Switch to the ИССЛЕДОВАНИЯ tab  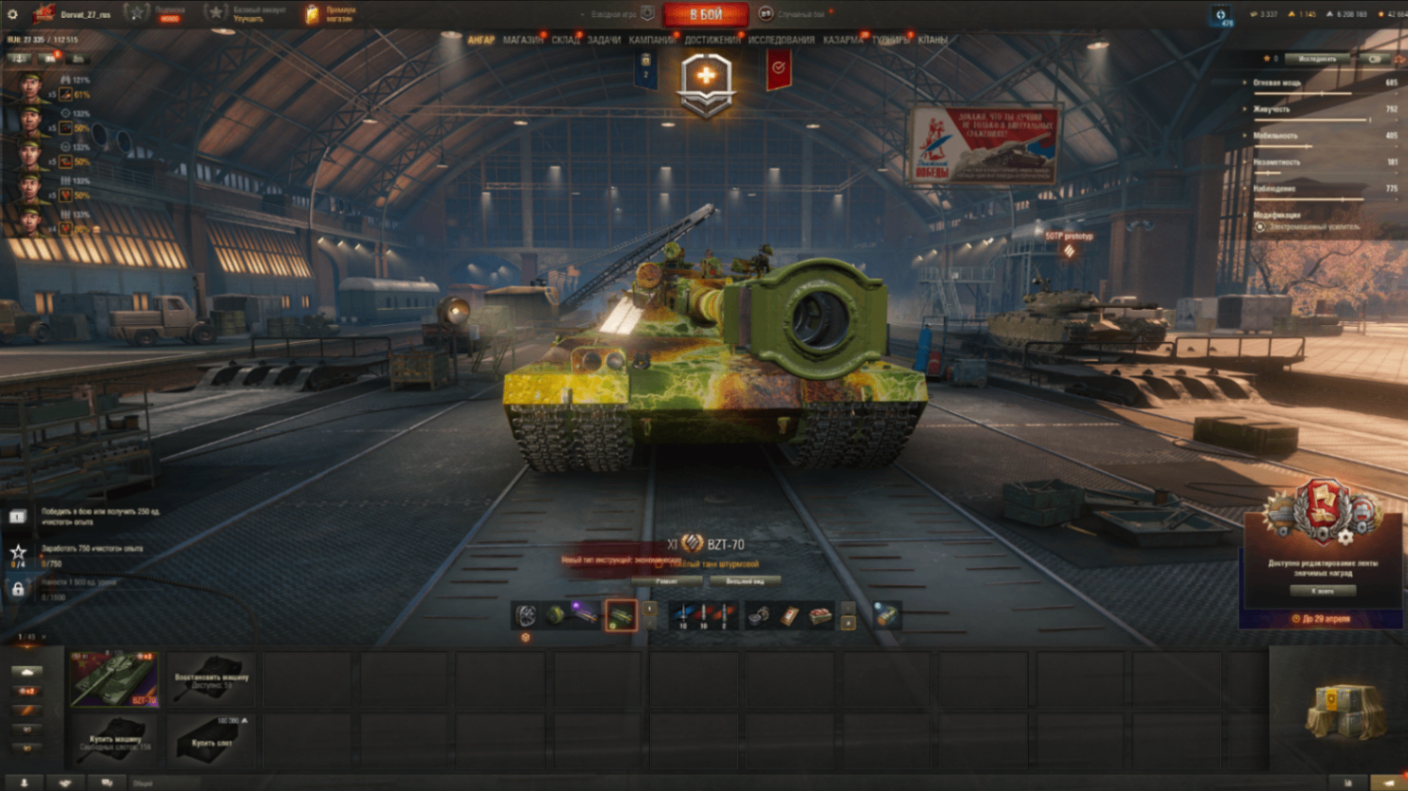[x=781, y=40]
